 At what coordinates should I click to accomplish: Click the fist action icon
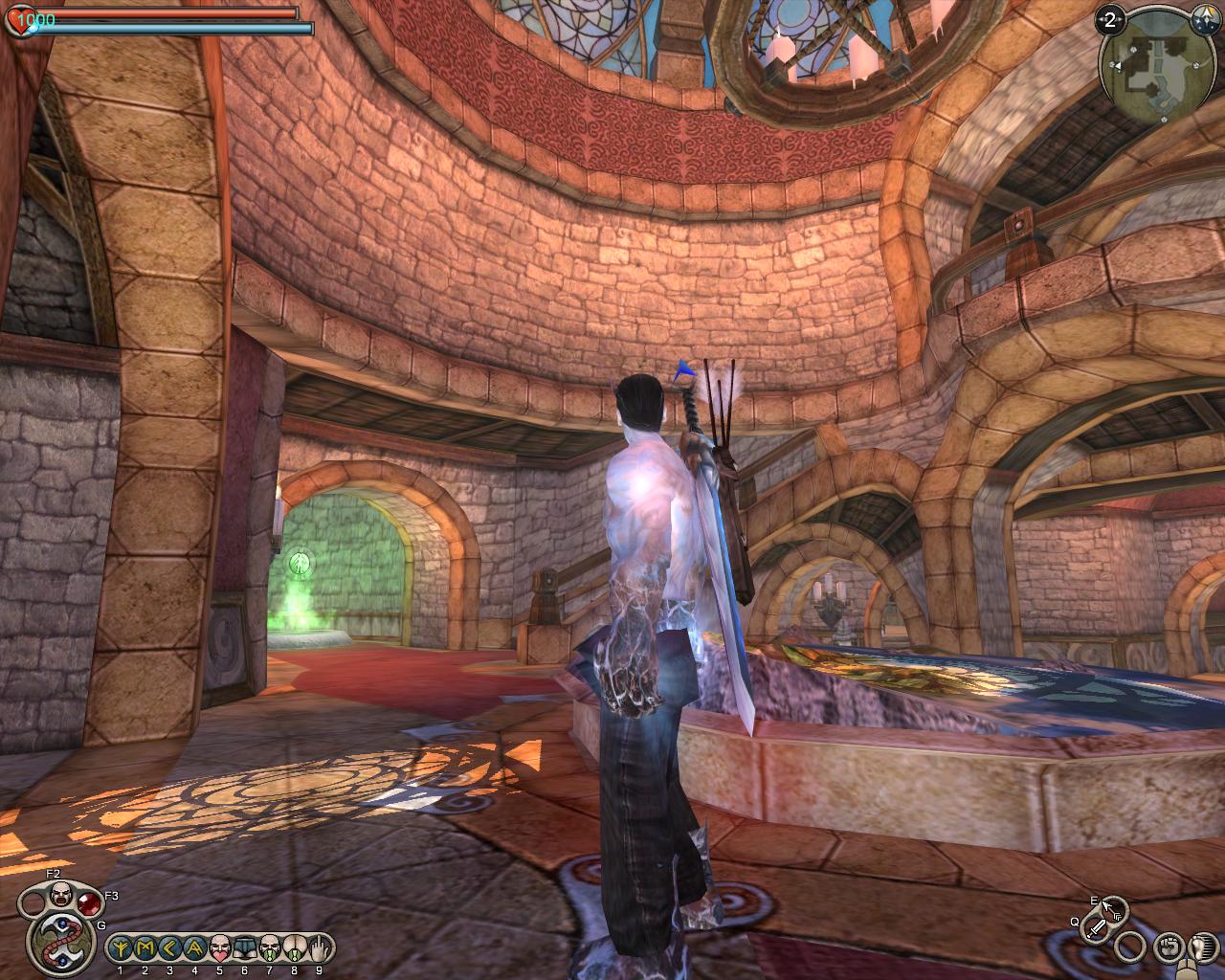1168,947
